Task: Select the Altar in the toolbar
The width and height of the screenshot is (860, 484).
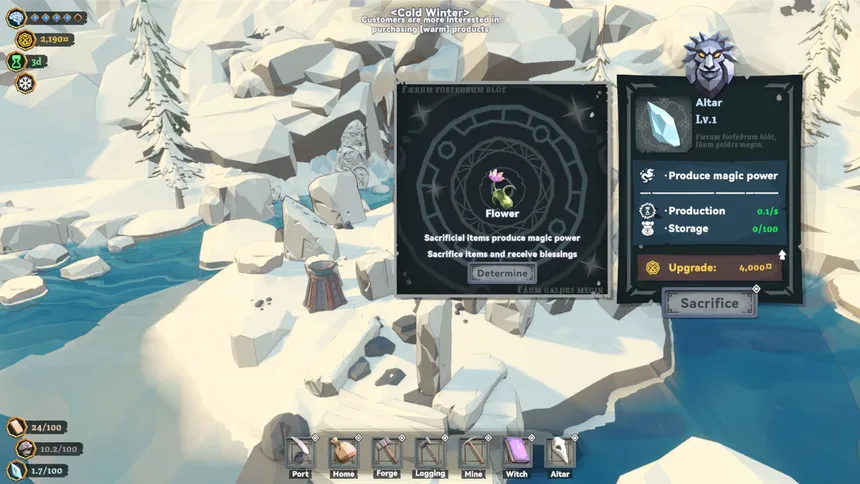Action: (560, 453)
